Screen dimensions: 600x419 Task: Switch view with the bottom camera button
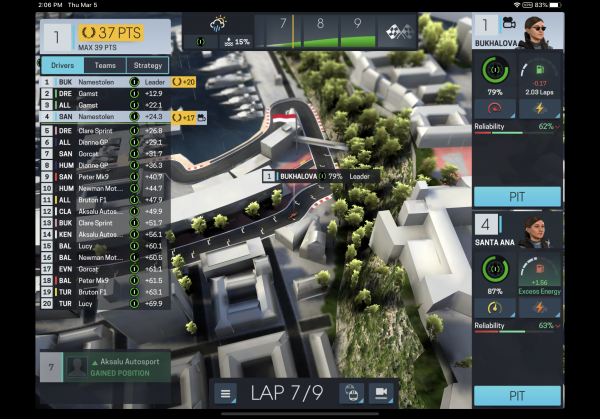(380, 394)
